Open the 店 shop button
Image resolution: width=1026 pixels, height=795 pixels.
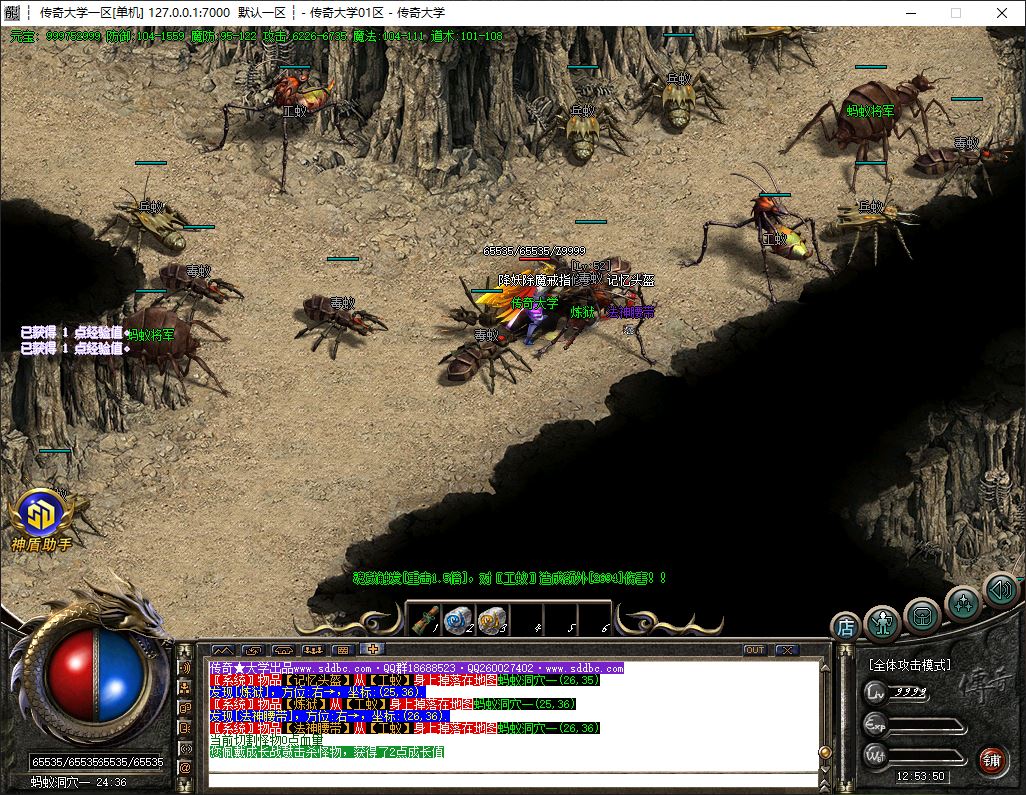click(x=845, y=627)
